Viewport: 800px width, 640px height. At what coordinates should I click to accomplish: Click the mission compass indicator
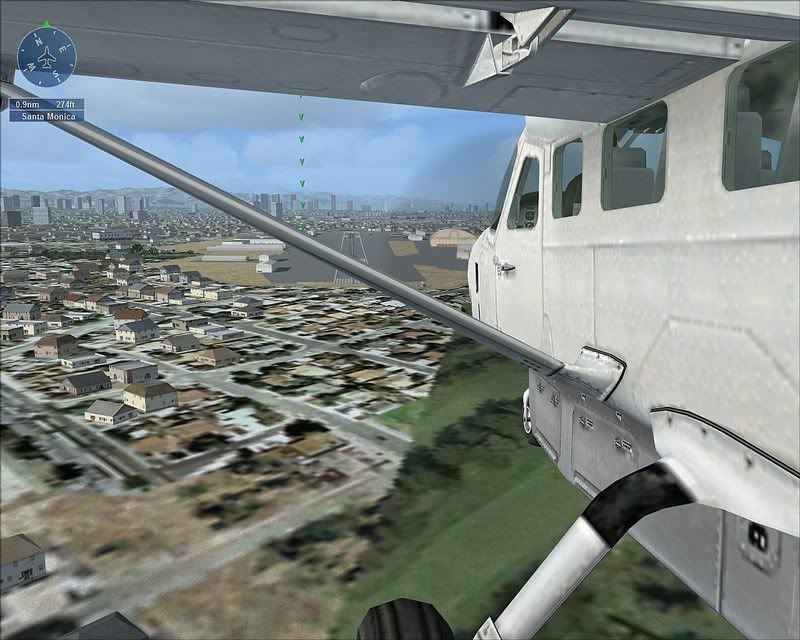pyautogui.click(x=46, y=56)
